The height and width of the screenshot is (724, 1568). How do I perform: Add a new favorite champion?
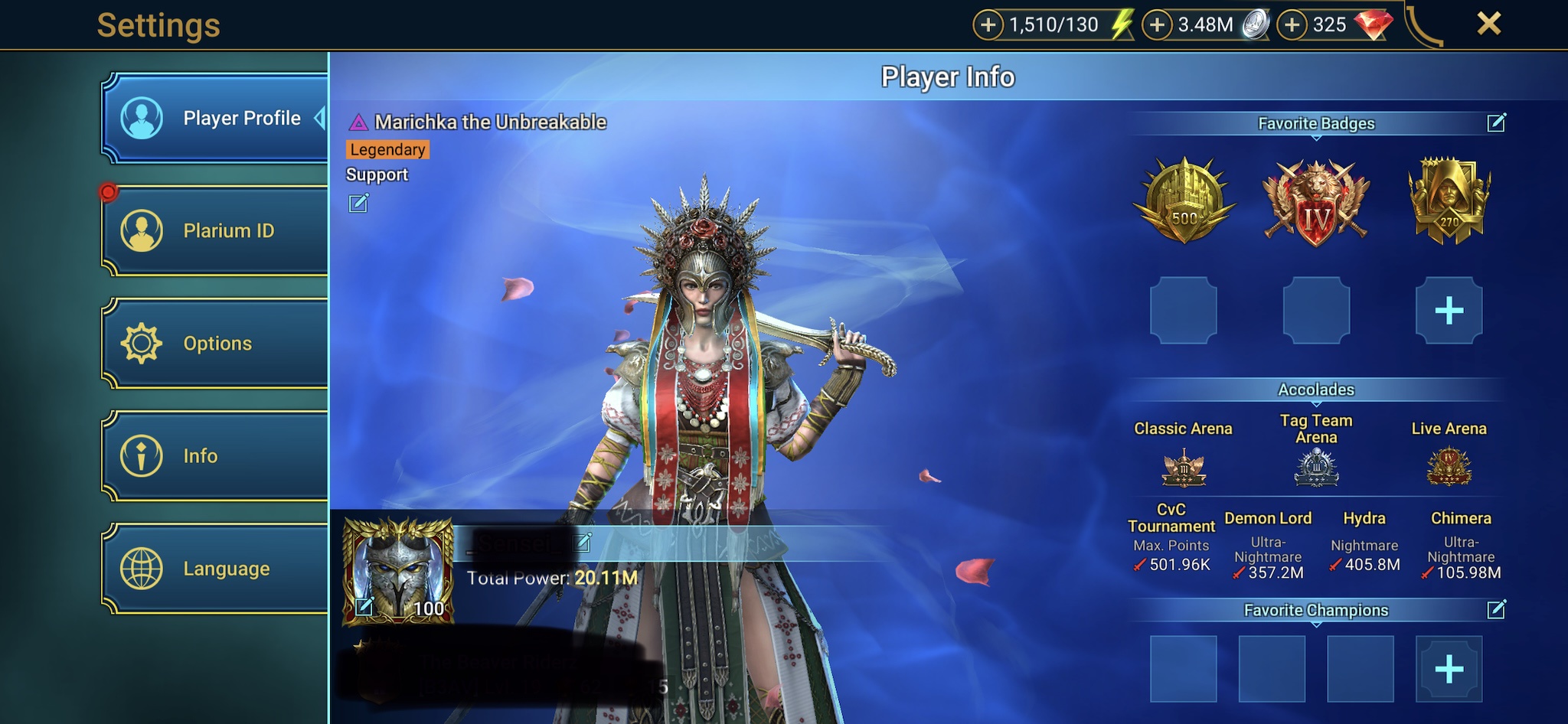tap(1449, 670)
